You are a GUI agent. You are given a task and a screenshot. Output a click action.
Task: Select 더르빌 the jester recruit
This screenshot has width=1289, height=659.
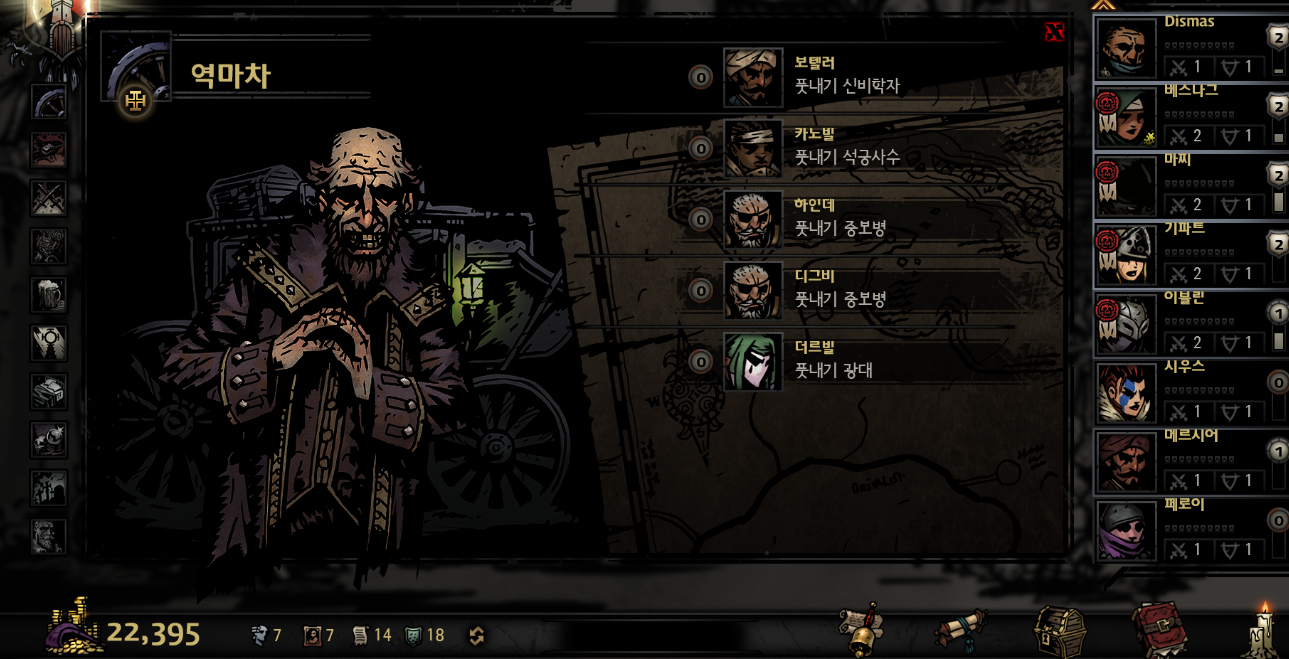point(753,361)
